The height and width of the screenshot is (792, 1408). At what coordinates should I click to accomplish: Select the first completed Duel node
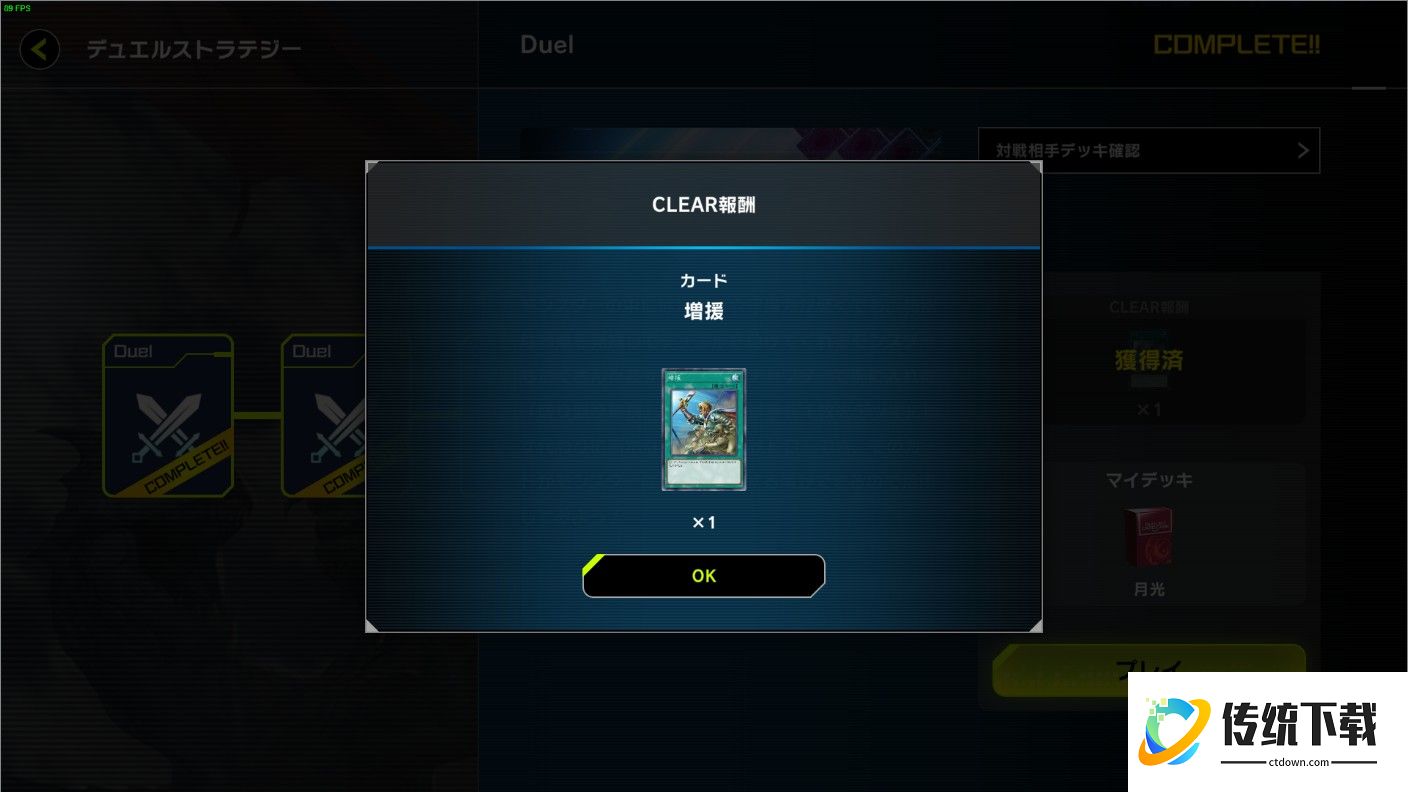pos(168,416)
